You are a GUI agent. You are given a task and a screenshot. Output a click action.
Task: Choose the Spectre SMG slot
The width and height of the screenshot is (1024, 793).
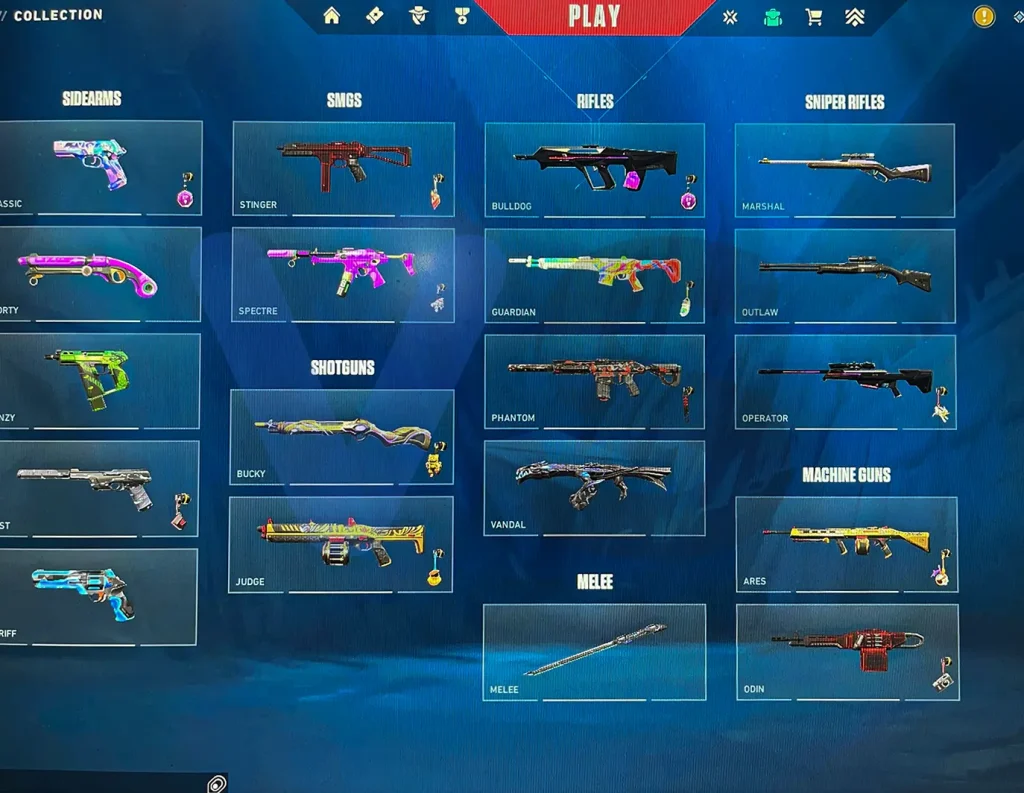(x=343, y=275)
